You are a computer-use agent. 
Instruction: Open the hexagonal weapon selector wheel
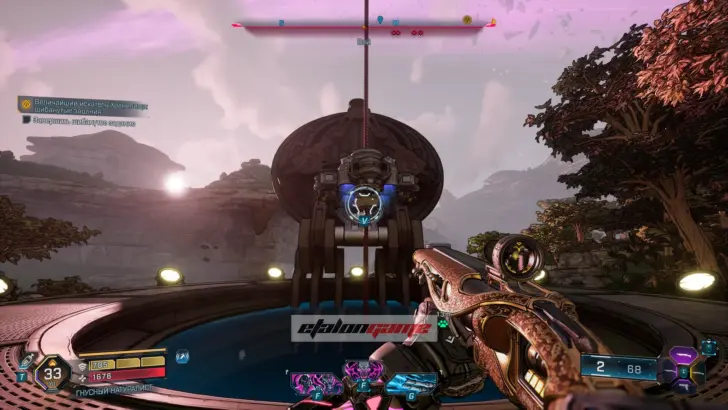click(687, 366)
